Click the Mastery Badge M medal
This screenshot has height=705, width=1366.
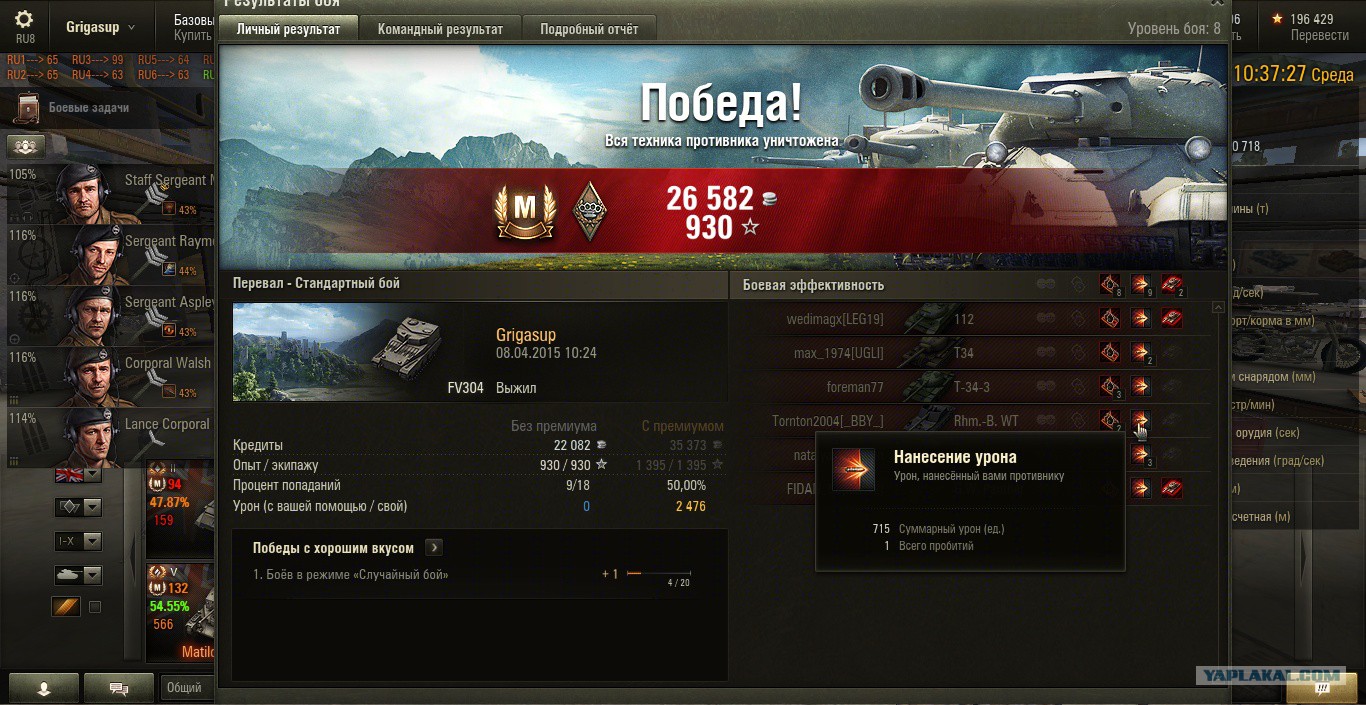[525, 212]
